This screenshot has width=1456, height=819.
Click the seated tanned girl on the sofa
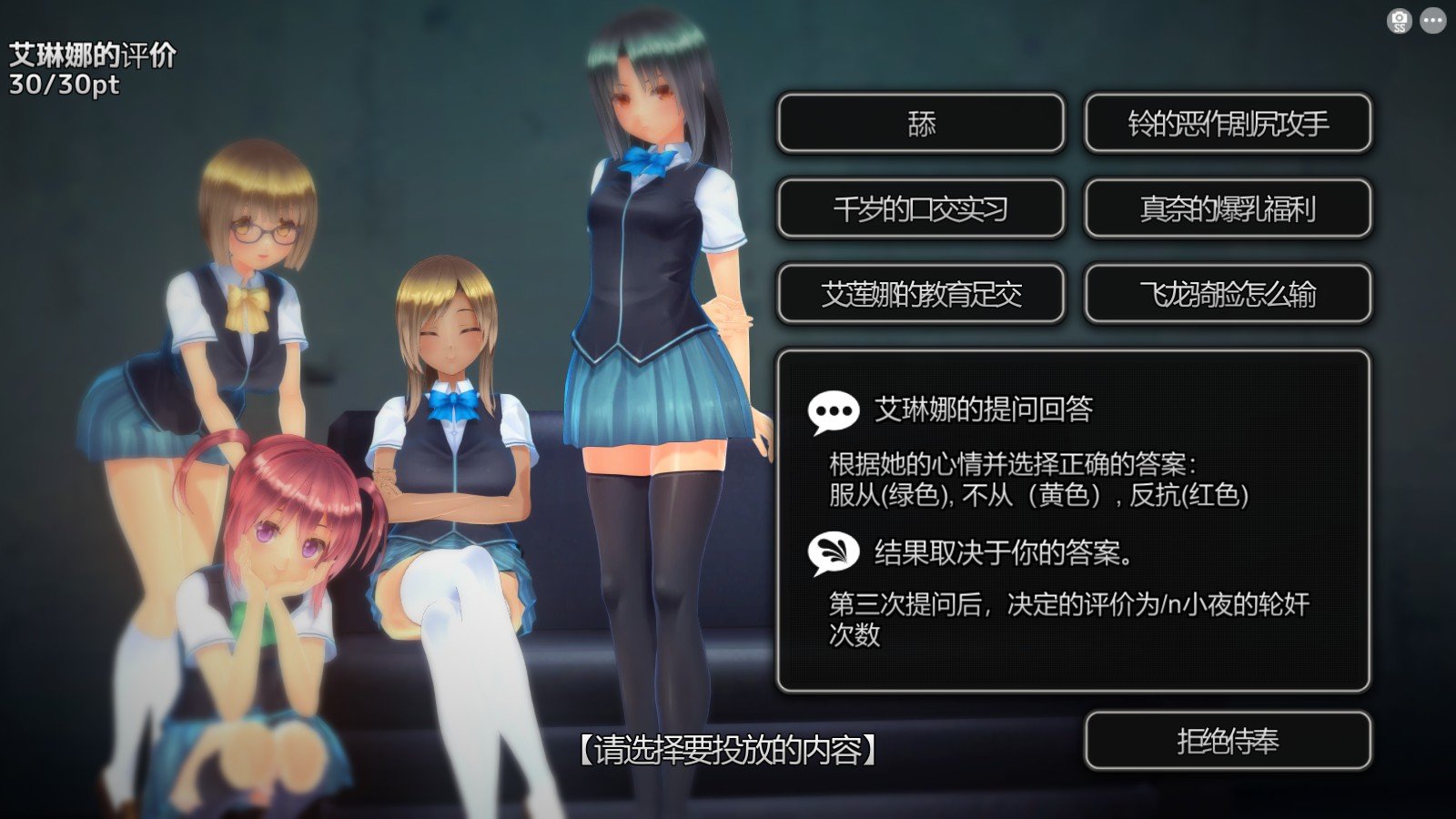pyautogui.click(x=446, y=409)
